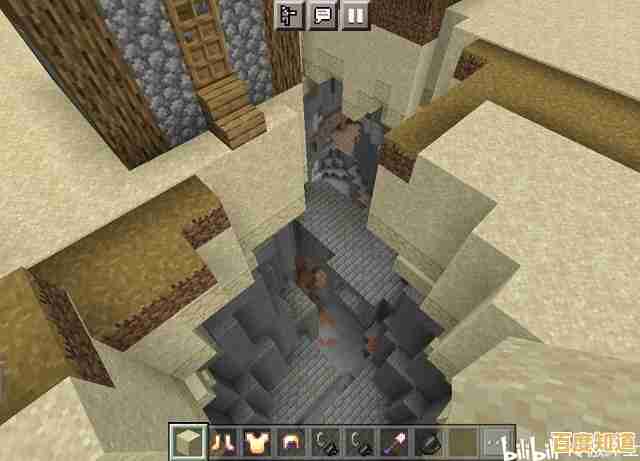This screenshot has width=640, height=461.
Task: Choose the golden chestplate hotbar slot
Action: (x=255, y=441)
